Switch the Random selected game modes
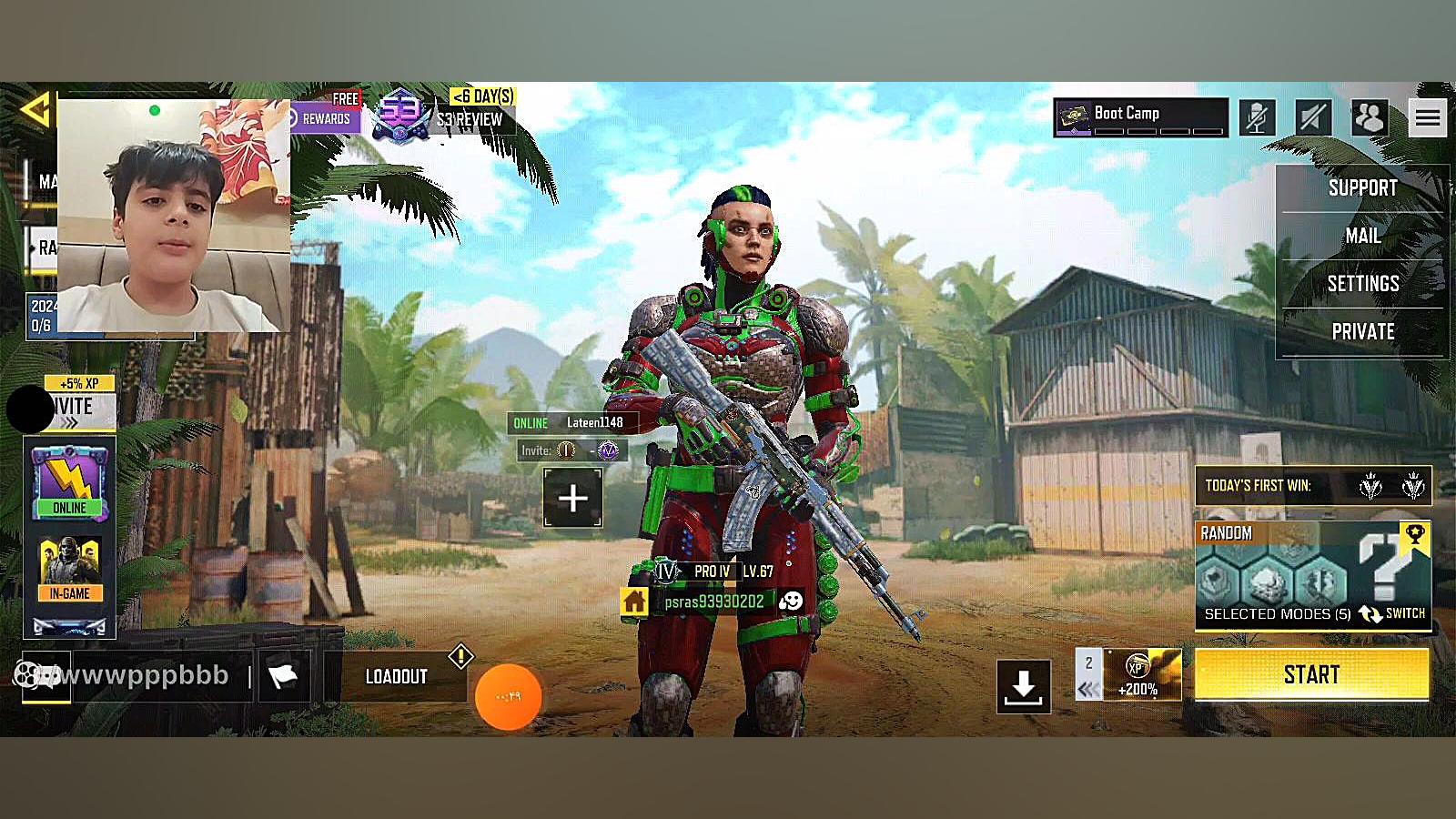Screen dimensions: 1456x819 (1393, 614)
